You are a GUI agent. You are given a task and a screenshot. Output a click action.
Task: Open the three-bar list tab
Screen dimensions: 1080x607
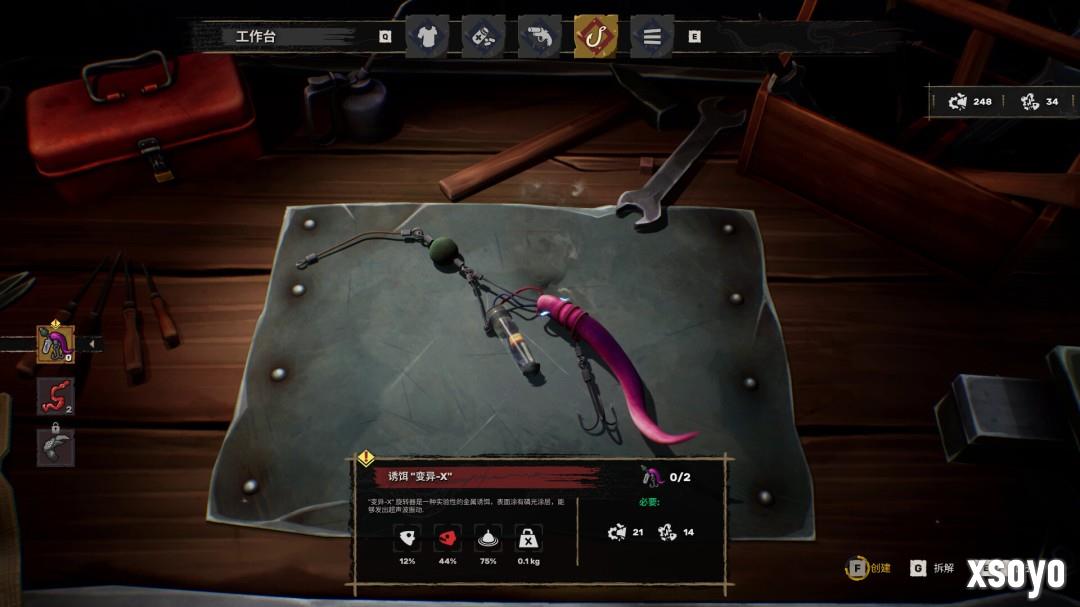point(652,37)
